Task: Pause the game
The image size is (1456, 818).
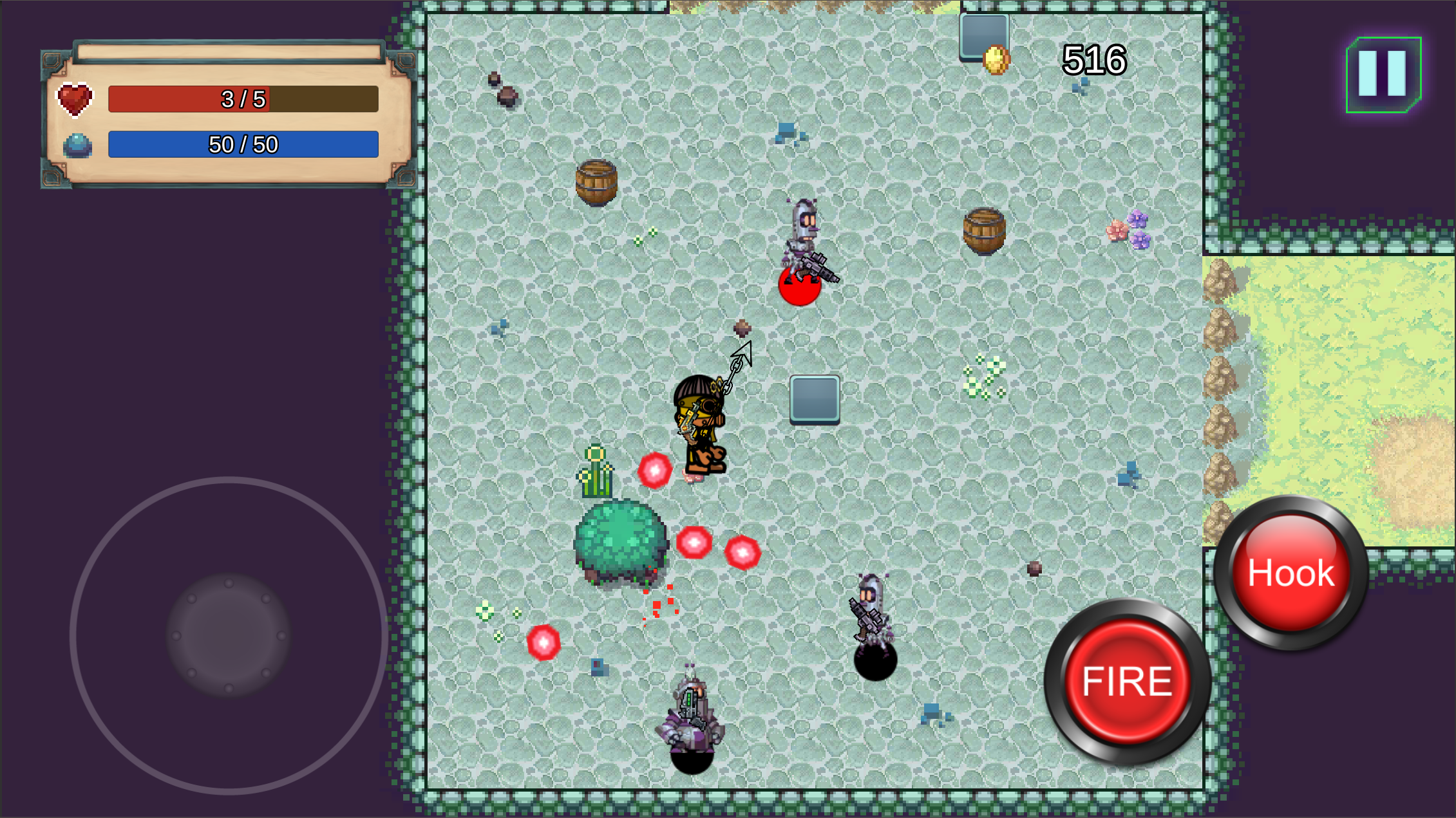Action: click(1383, 75)
